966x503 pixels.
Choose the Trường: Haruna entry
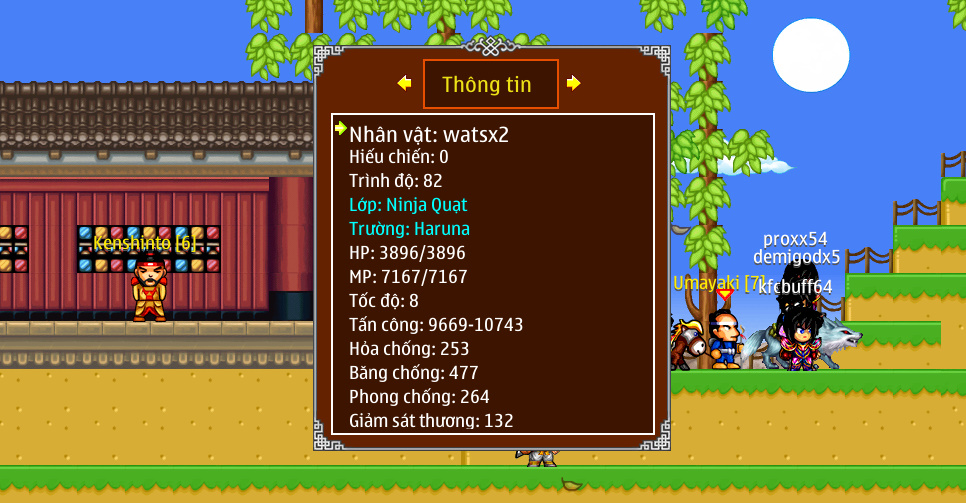[x=409, y=229]
